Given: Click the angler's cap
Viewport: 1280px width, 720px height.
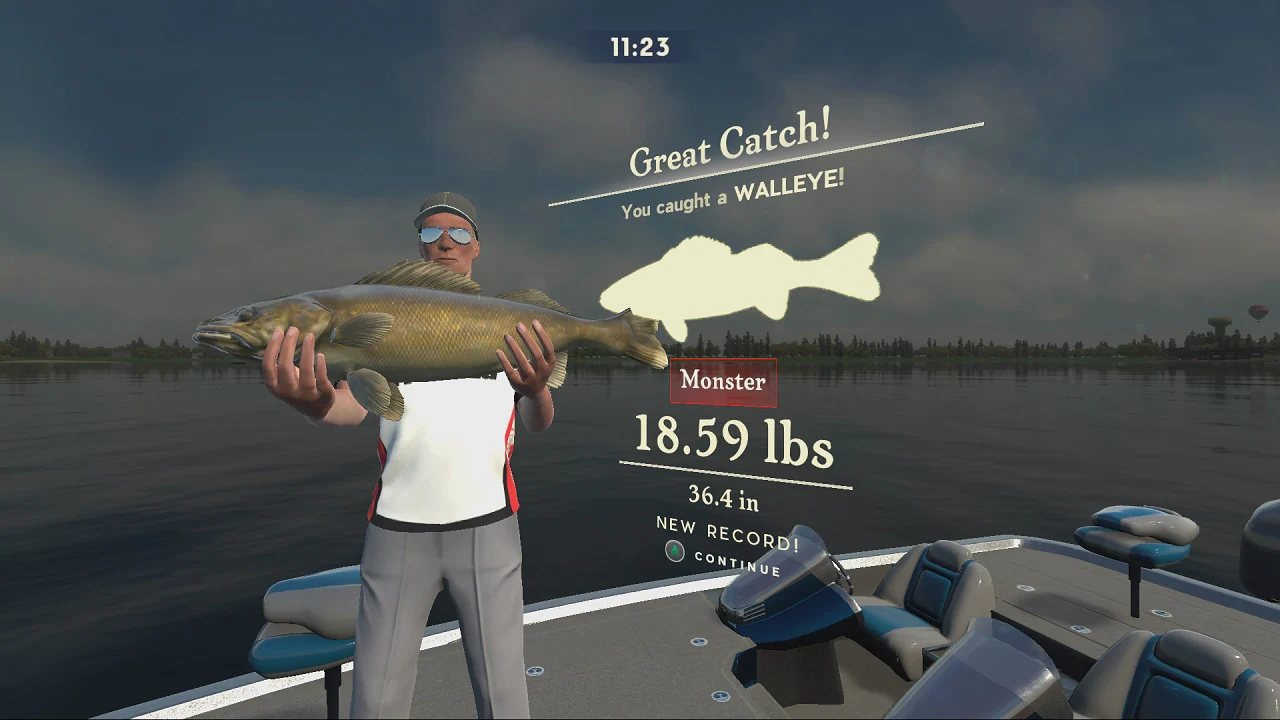Looking at the screenshot, I should coord(447,203).
